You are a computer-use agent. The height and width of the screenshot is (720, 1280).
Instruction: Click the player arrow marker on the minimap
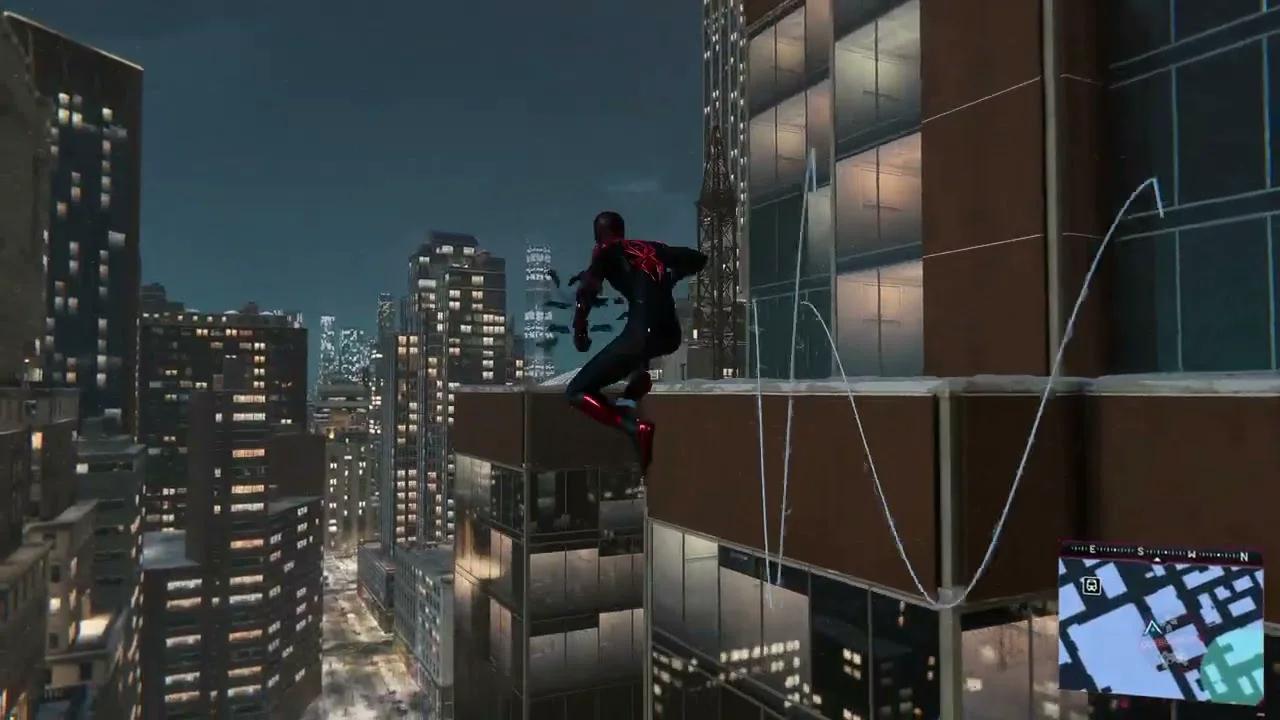click(x=1152, y=628)
